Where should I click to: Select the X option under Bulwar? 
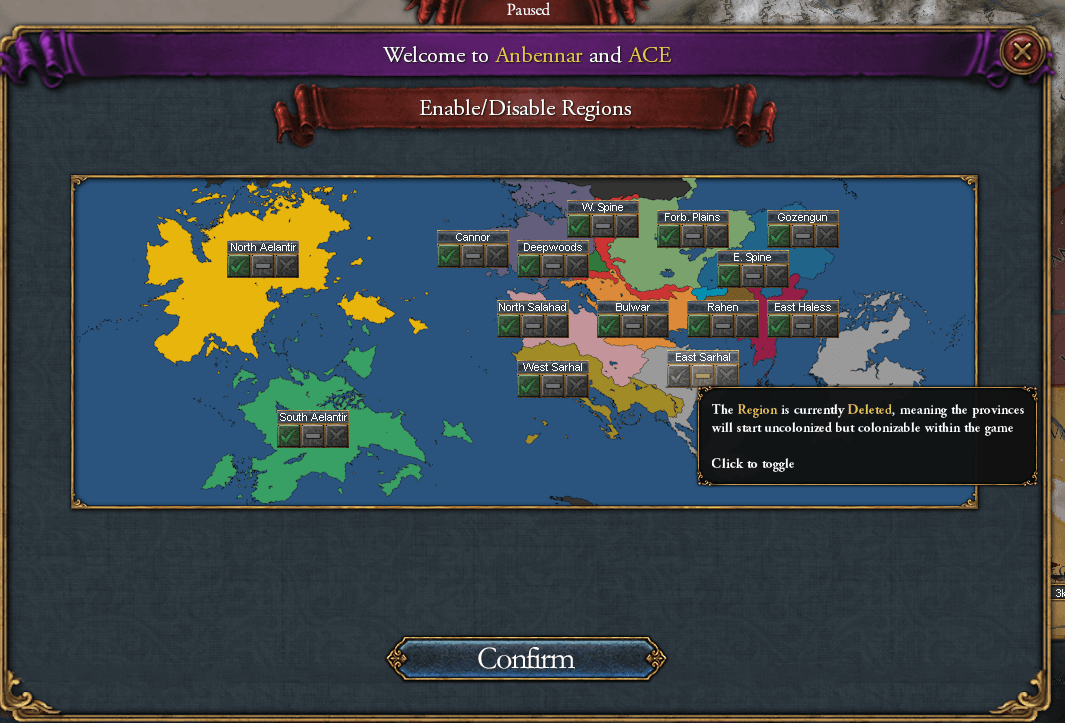click(x=657, y=326)
